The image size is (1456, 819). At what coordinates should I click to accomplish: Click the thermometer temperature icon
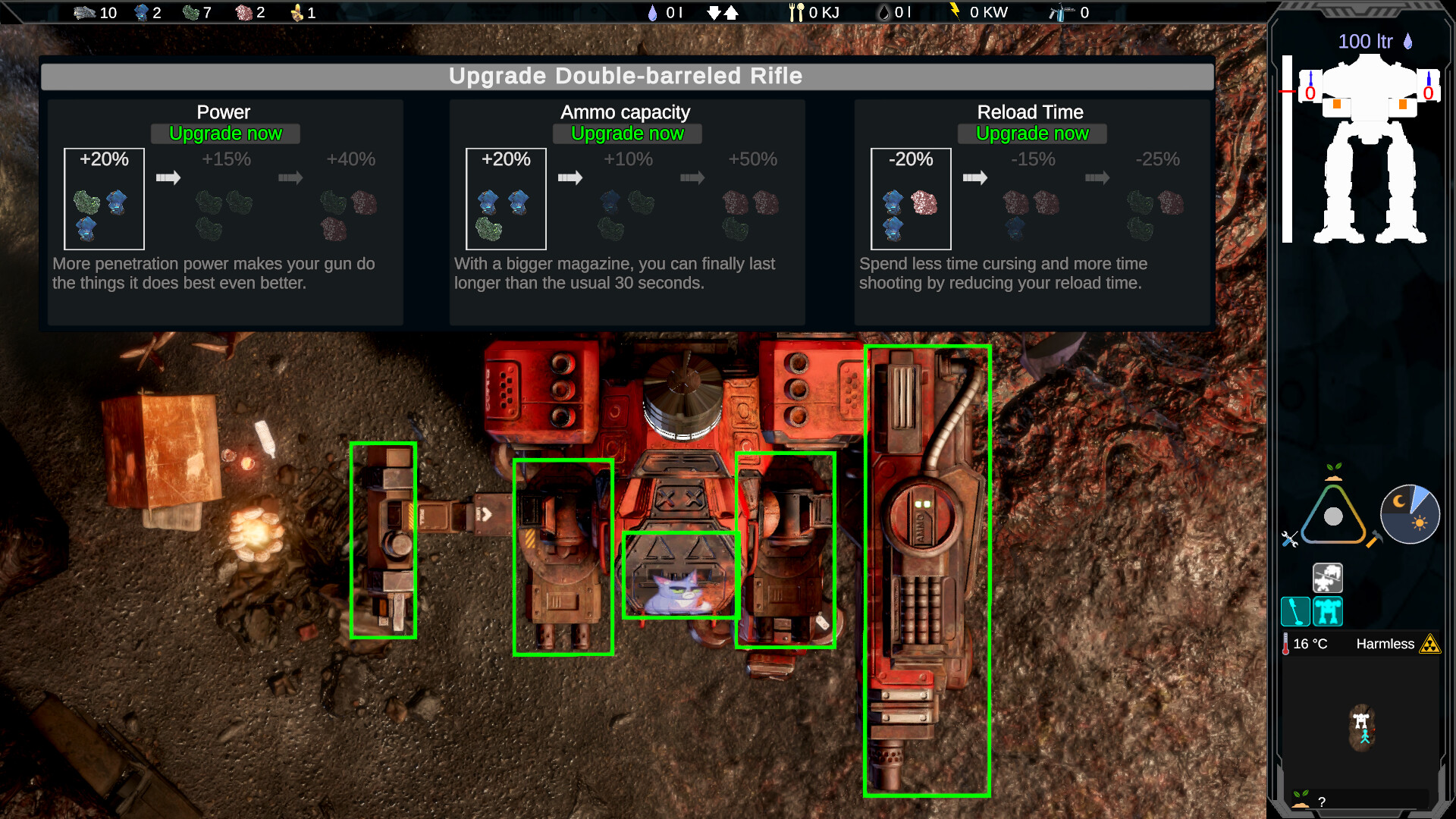tap(1286, 644)
